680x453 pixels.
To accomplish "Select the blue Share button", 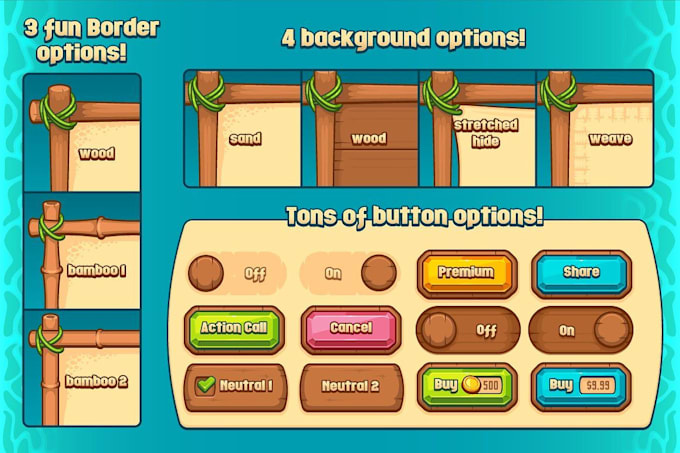I will pyautogui.click(x=580, y=273).
